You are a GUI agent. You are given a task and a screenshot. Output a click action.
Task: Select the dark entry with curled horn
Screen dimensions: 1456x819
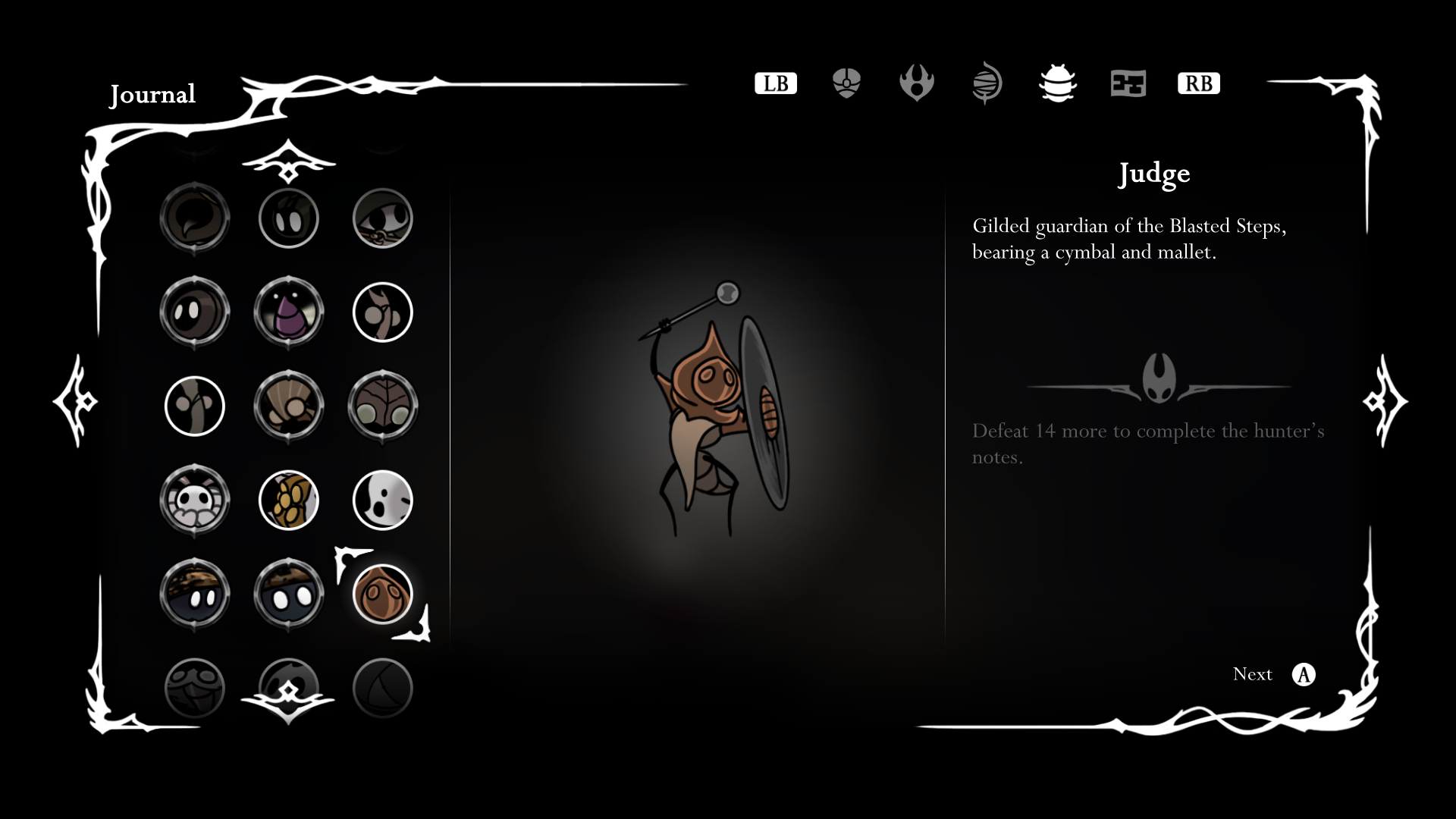click(195, 218)
